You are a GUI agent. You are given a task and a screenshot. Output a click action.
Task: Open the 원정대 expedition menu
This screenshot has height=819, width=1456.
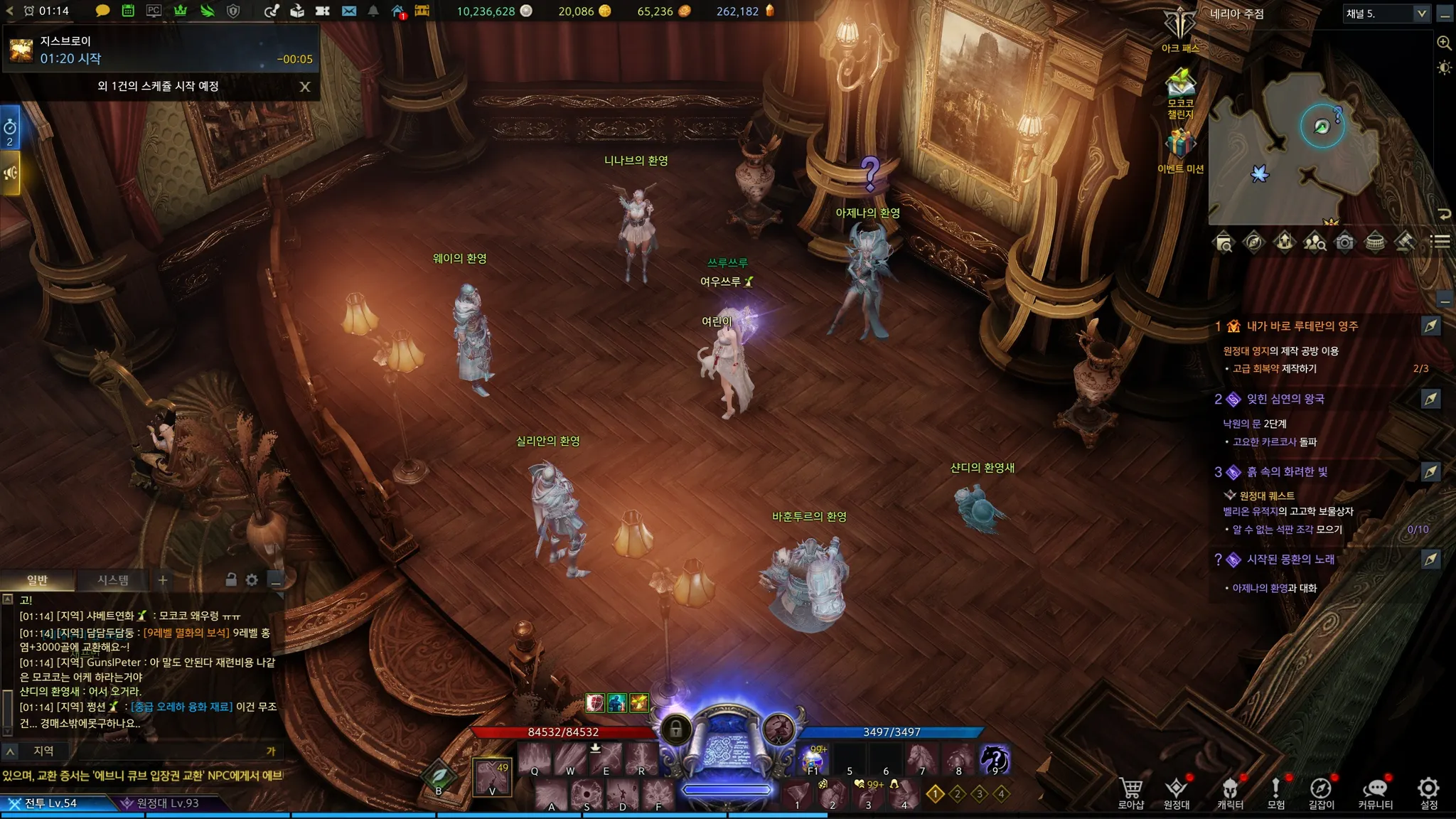1176,792
